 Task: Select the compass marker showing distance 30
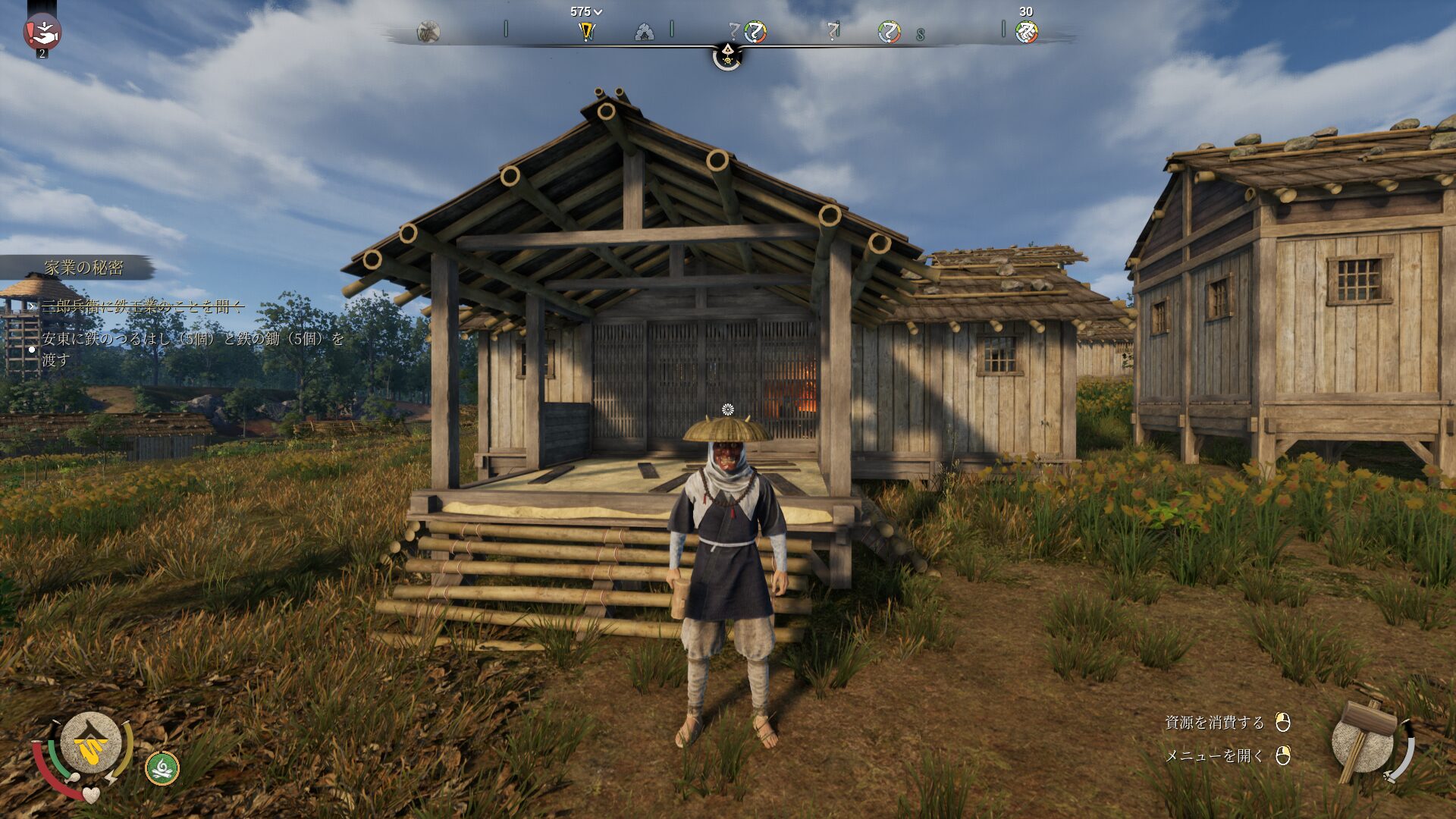[1026, 32]
